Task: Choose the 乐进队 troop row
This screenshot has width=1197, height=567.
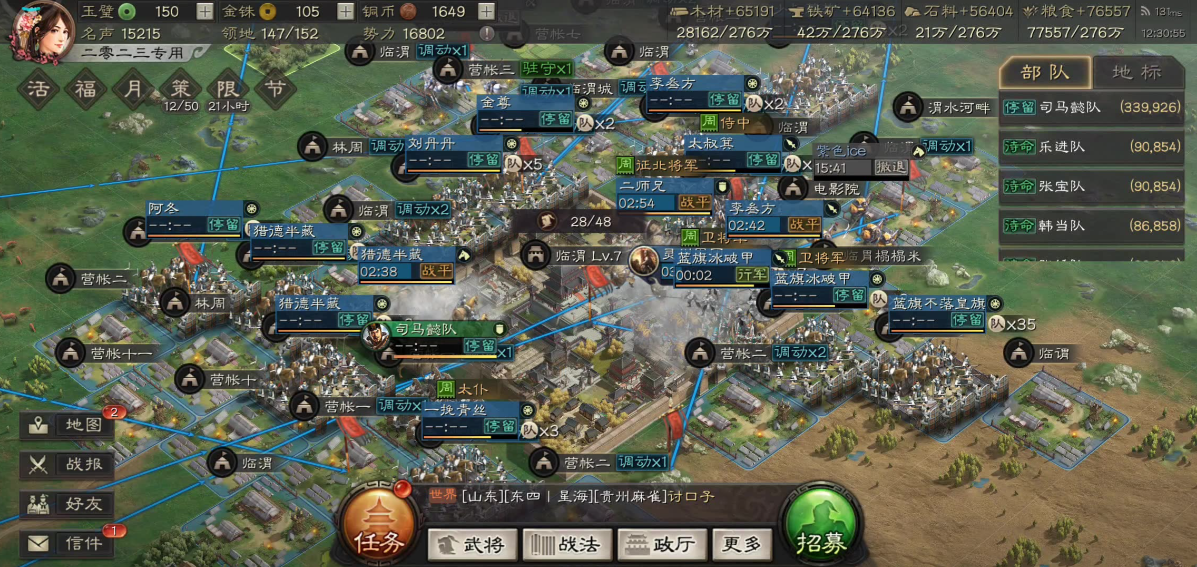Action: pos(1097,147)
